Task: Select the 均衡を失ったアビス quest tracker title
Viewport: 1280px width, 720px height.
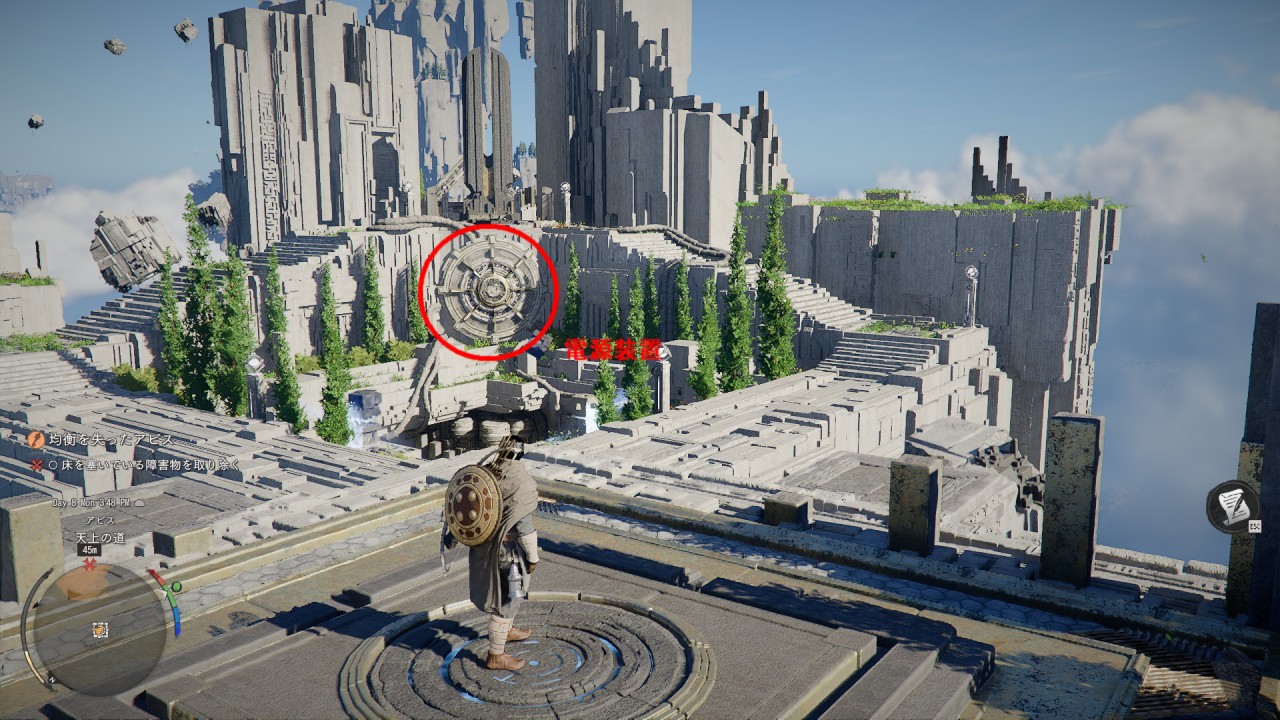Action: (110, 439)
